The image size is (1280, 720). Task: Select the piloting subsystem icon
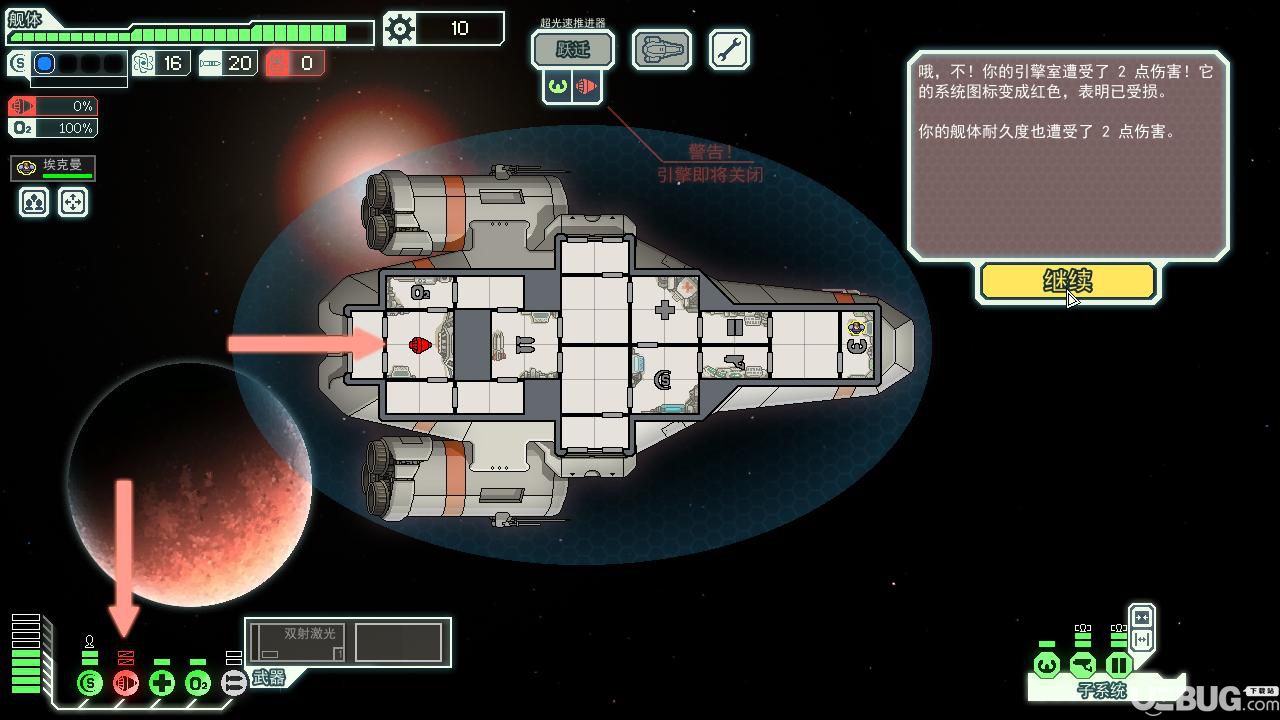pyautogui.click(x=1047, y=665)
